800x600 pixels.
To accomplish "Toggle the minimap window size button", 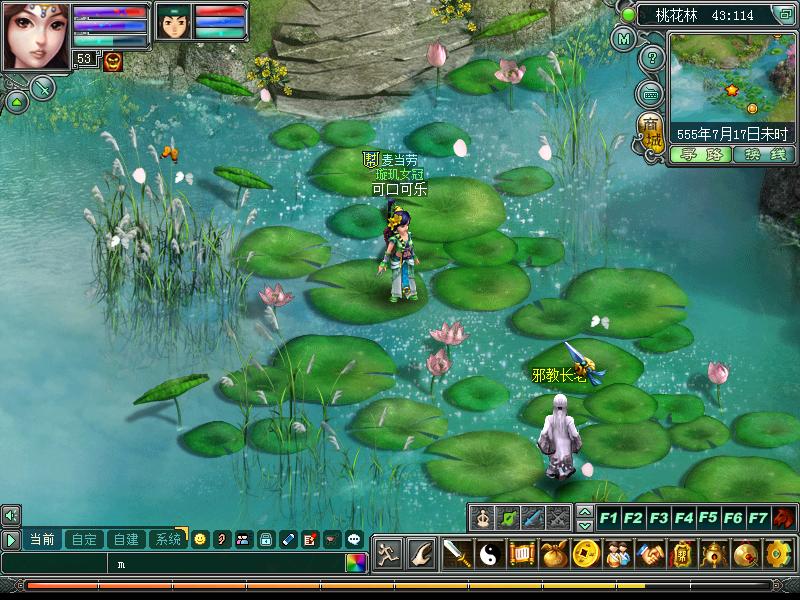I will point(783,14).
